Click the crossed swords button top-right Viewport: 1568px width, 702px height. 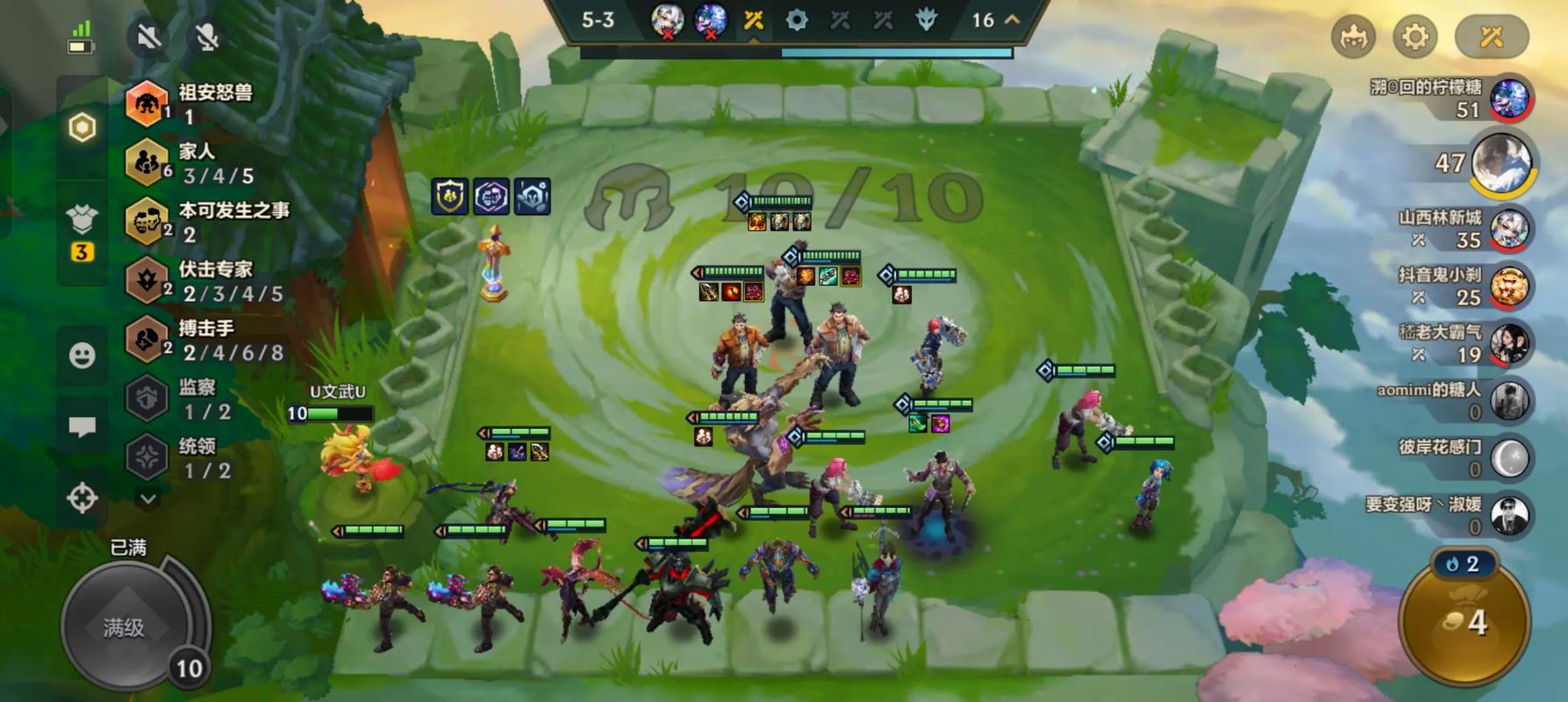pyautogui.click(x=1492, y=37)
